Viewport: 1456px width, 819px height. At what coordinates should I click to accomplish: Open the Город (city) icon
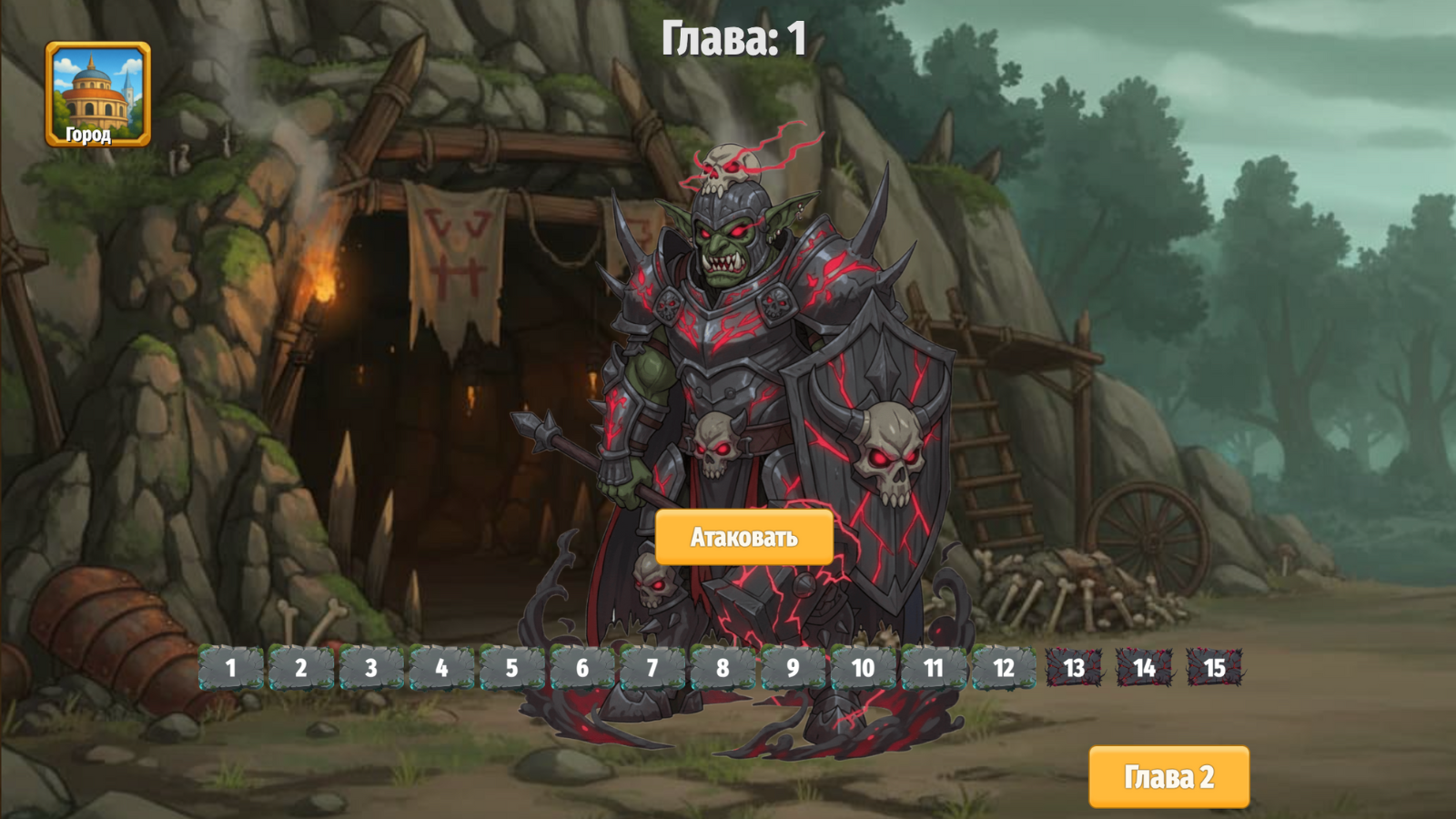(x=98, y=93)
